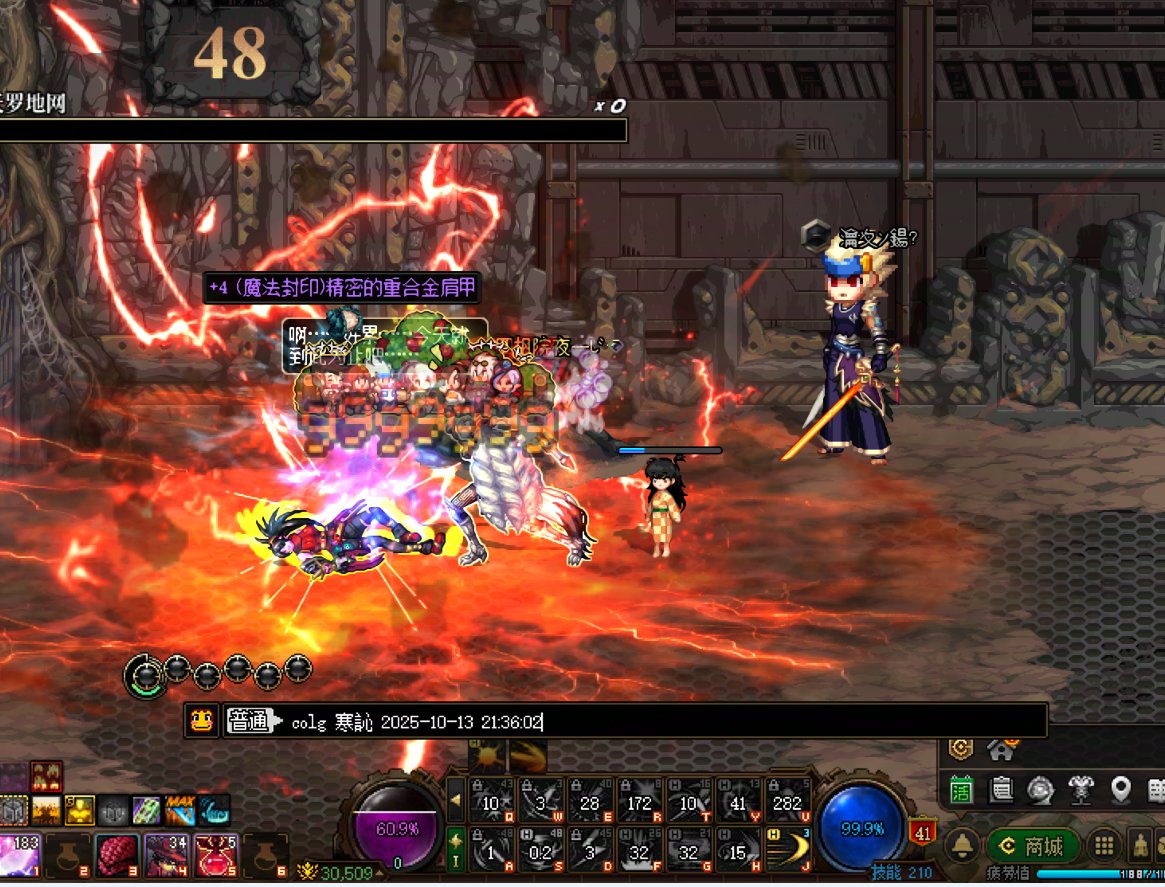Screen dimensions: 1165x887
Task: Use the yellow crescent slash skill on J
Action: point(787,849)
